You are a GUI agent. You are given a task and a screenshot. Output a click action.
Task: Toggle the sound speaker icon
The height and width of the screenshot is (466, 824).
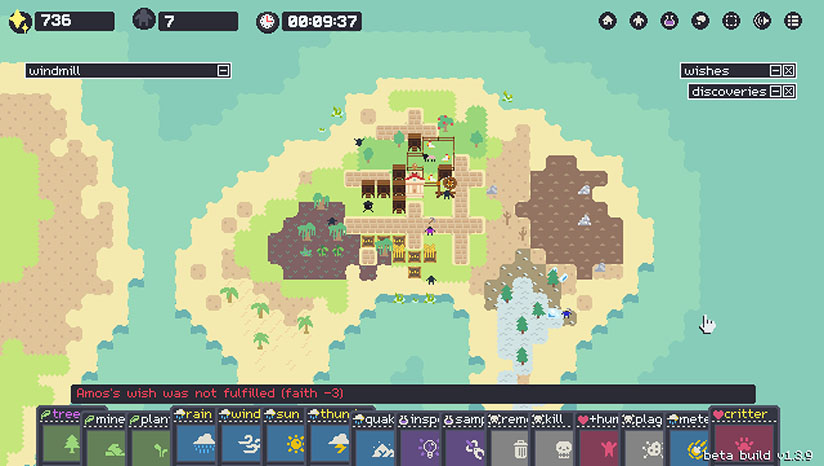click(762, 20)
